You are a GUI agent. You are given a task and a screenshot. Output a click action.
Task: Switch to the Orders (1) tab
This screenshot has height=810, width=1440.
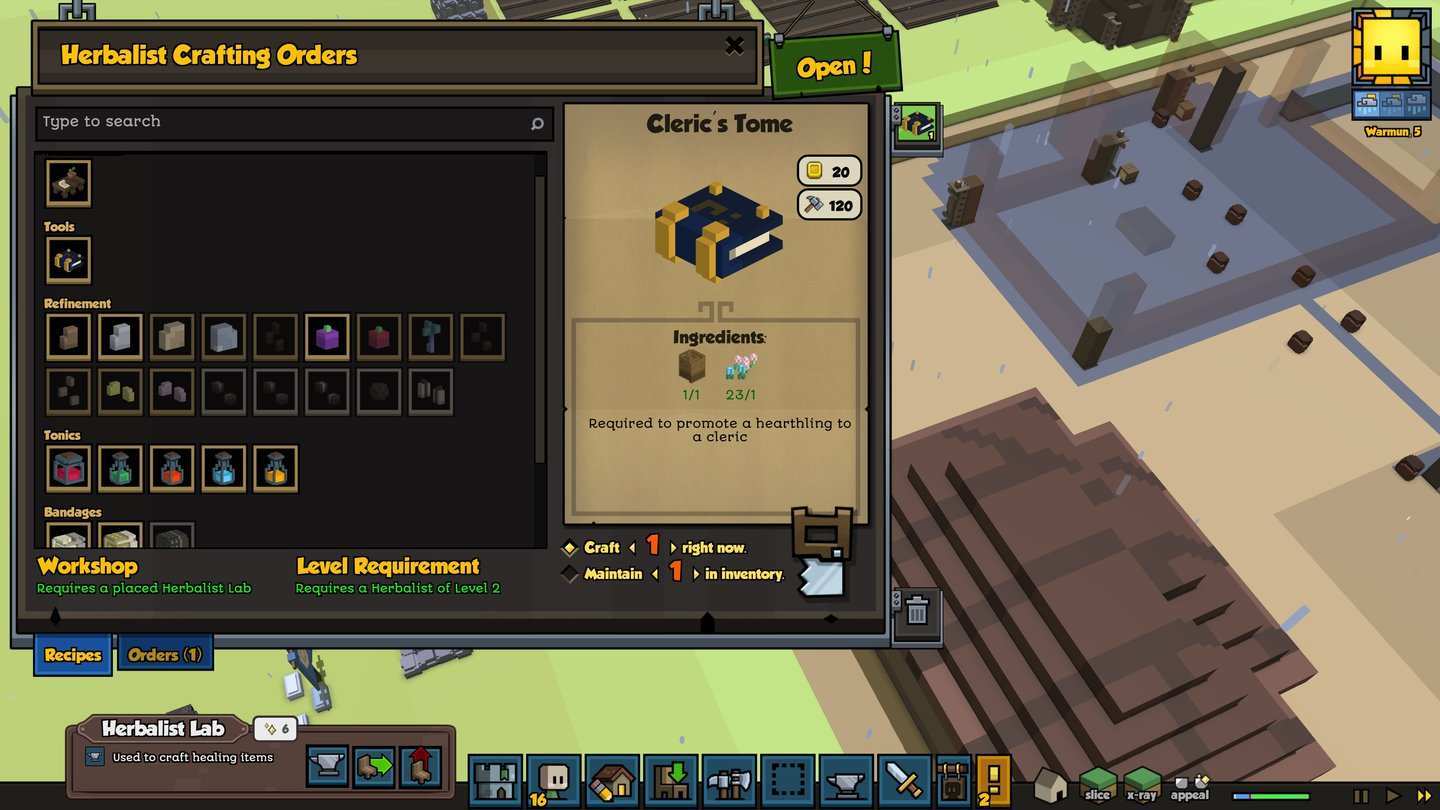coord(165,655)
